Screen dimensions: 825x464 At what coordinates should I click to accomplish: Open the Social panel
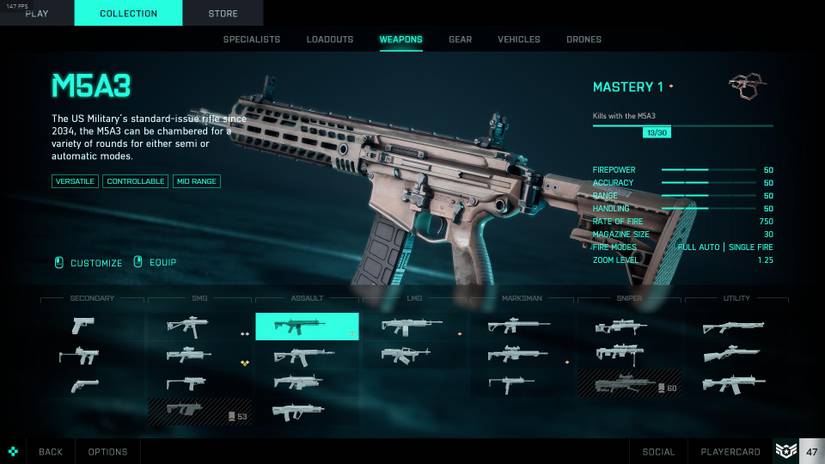(659, 452)
